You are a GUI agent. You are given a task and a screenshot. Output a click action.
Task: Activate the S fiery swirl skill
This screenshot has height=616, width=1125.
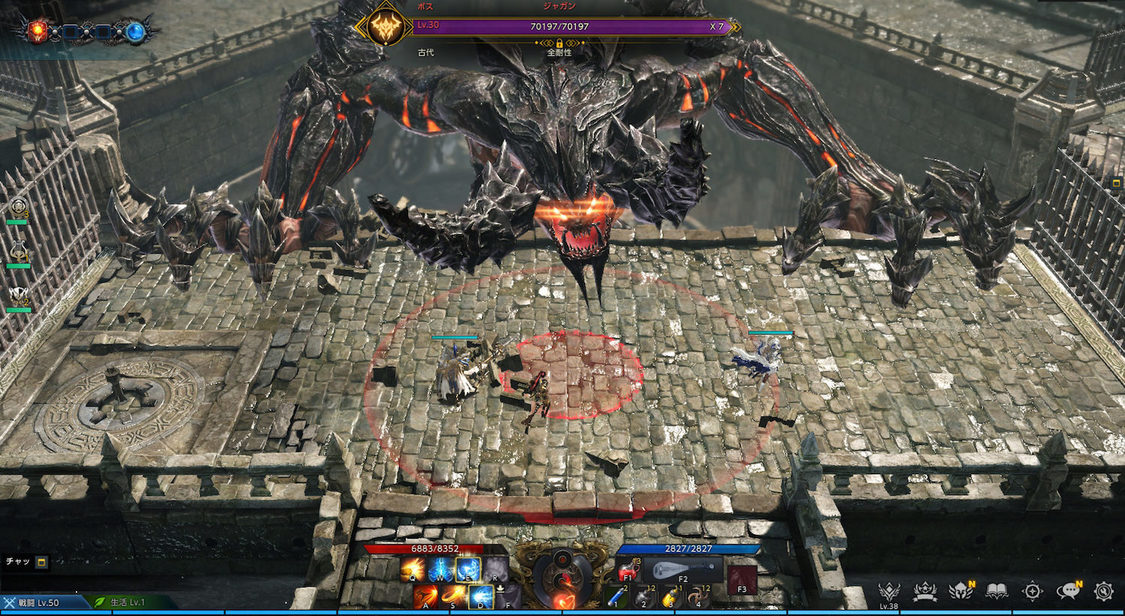point(453,597)
